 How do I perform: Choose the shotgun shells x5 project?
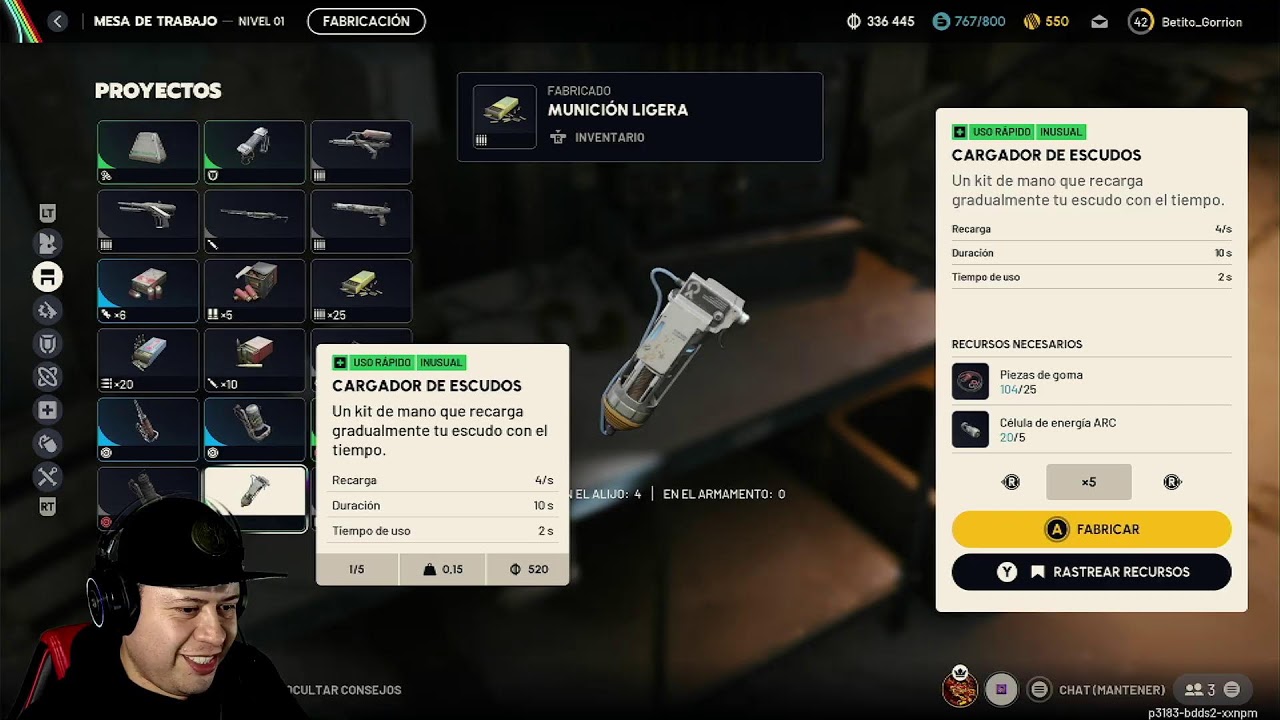[x=255, y=290]
